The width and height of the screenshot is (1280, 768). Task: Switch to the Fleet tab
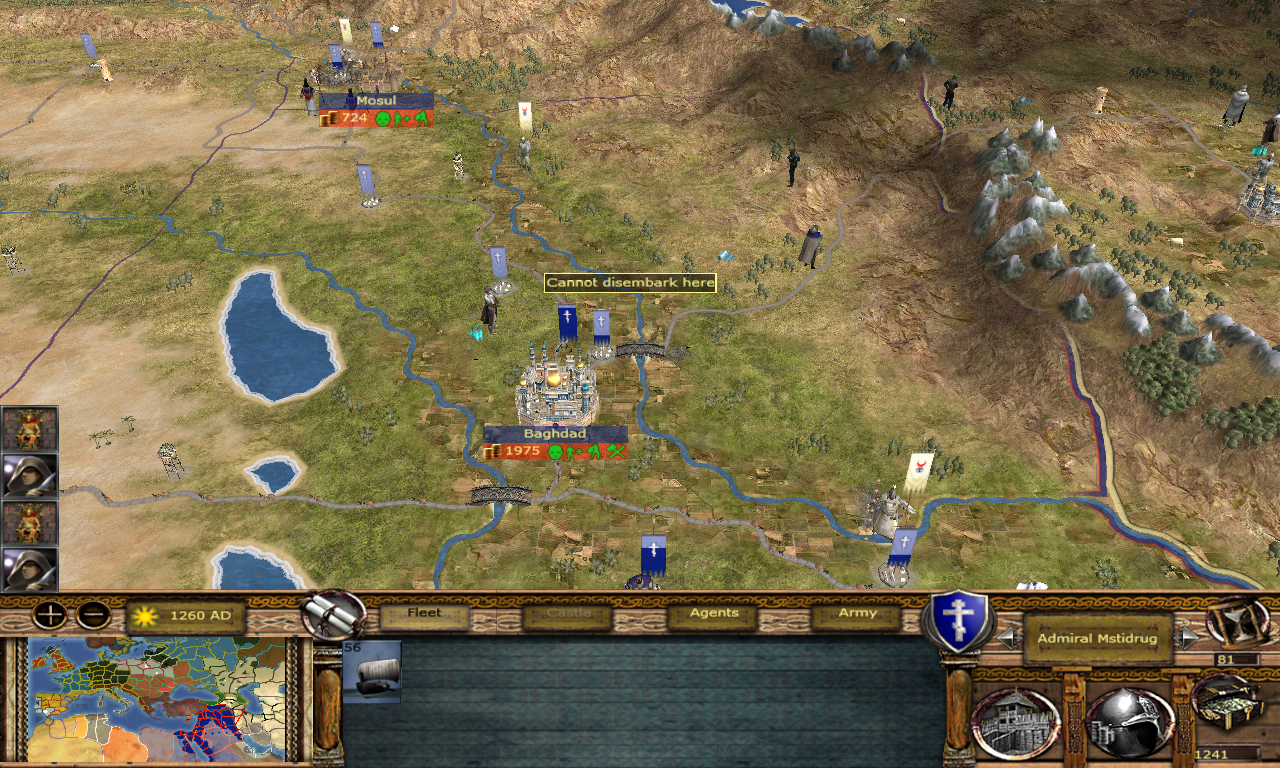click(x=424, y=614)
